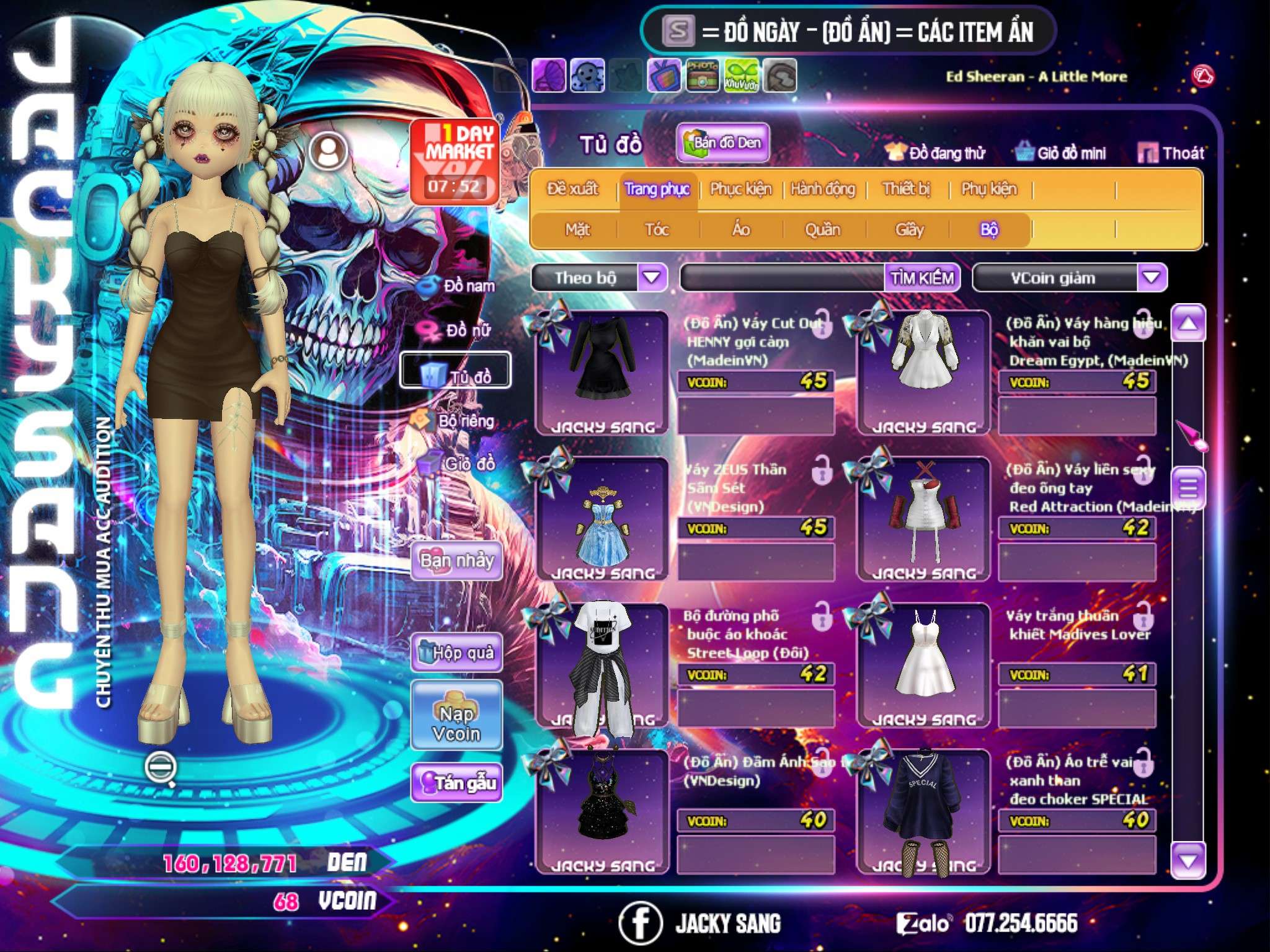Screen dimensions: 1270x952
Task: Open the VCoin giảm sort dropdown
Action: (1152, 277)
